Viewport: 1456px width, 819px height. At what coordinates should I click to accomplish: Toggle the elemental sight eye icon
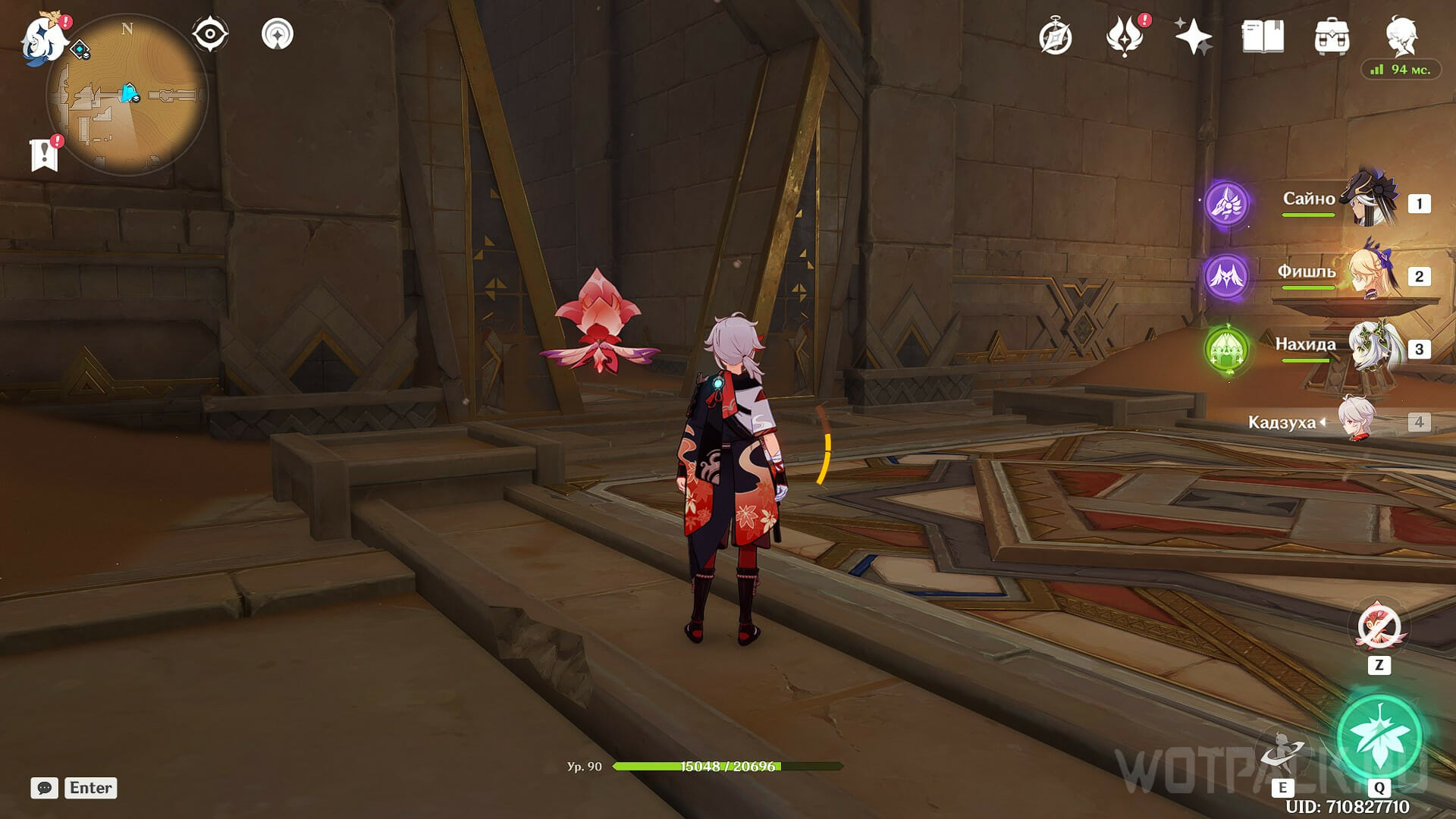[210, 34]
